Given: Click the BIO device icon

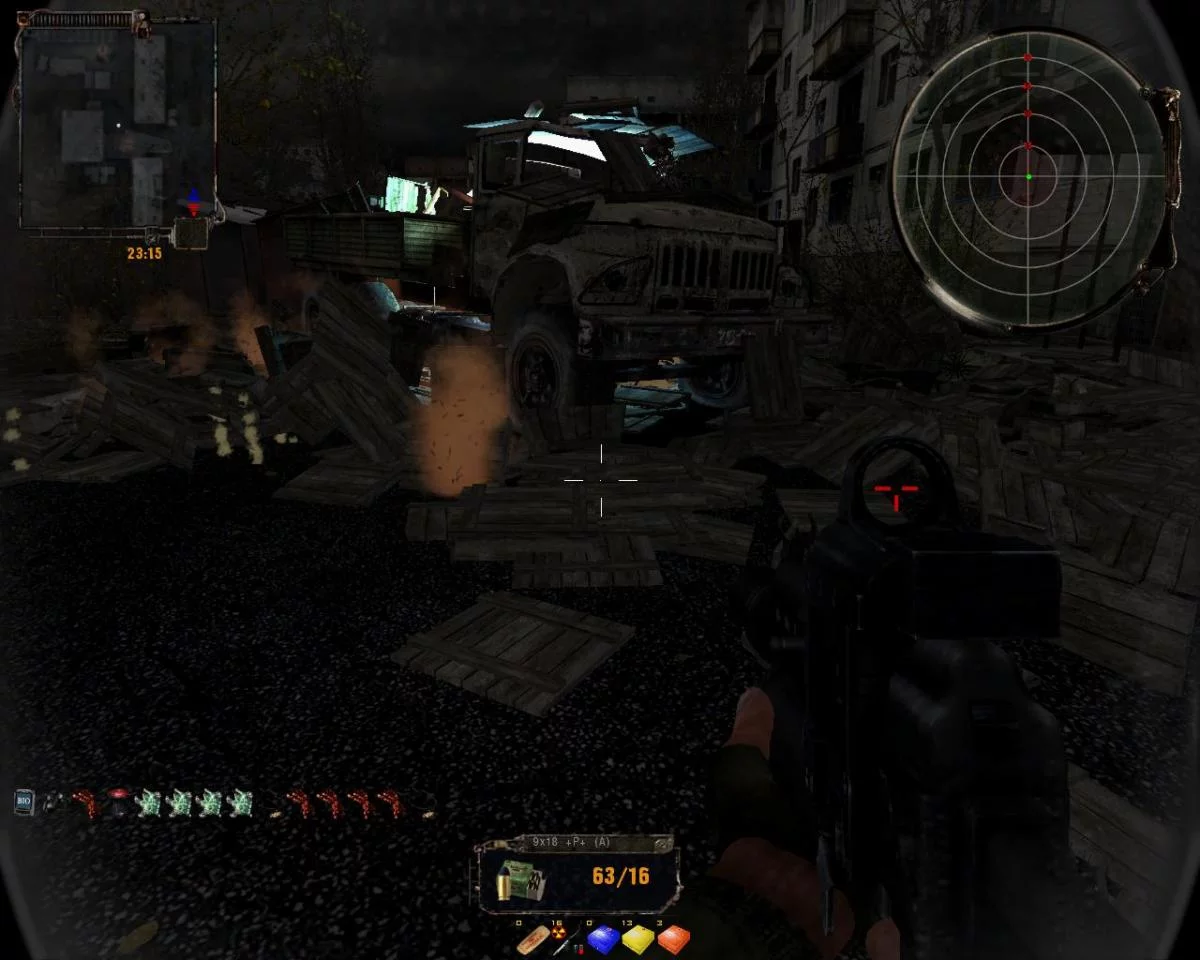Looking at the screenshot, I should 25,801.
